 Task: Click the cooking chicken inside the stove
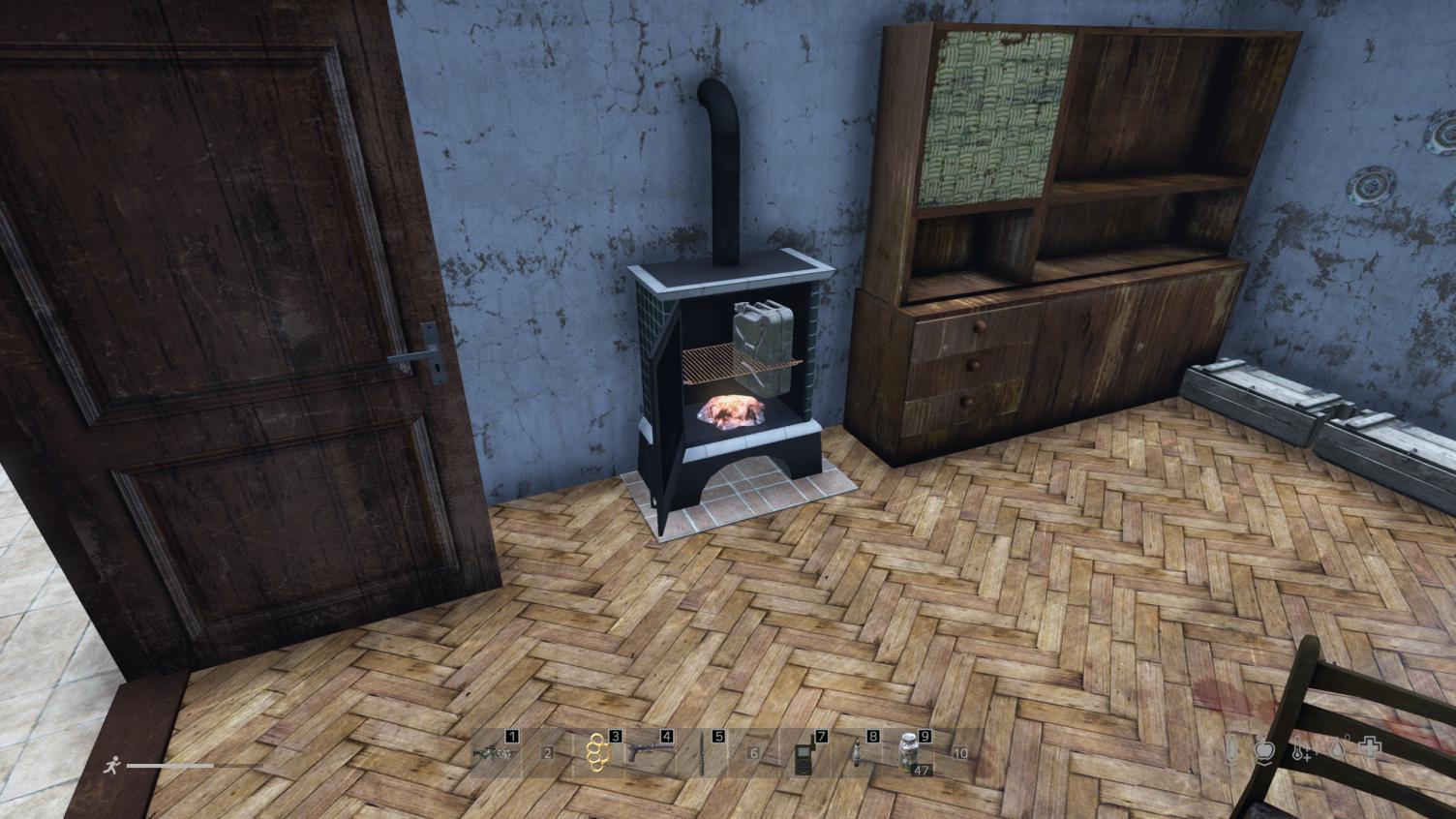[729, 412]
